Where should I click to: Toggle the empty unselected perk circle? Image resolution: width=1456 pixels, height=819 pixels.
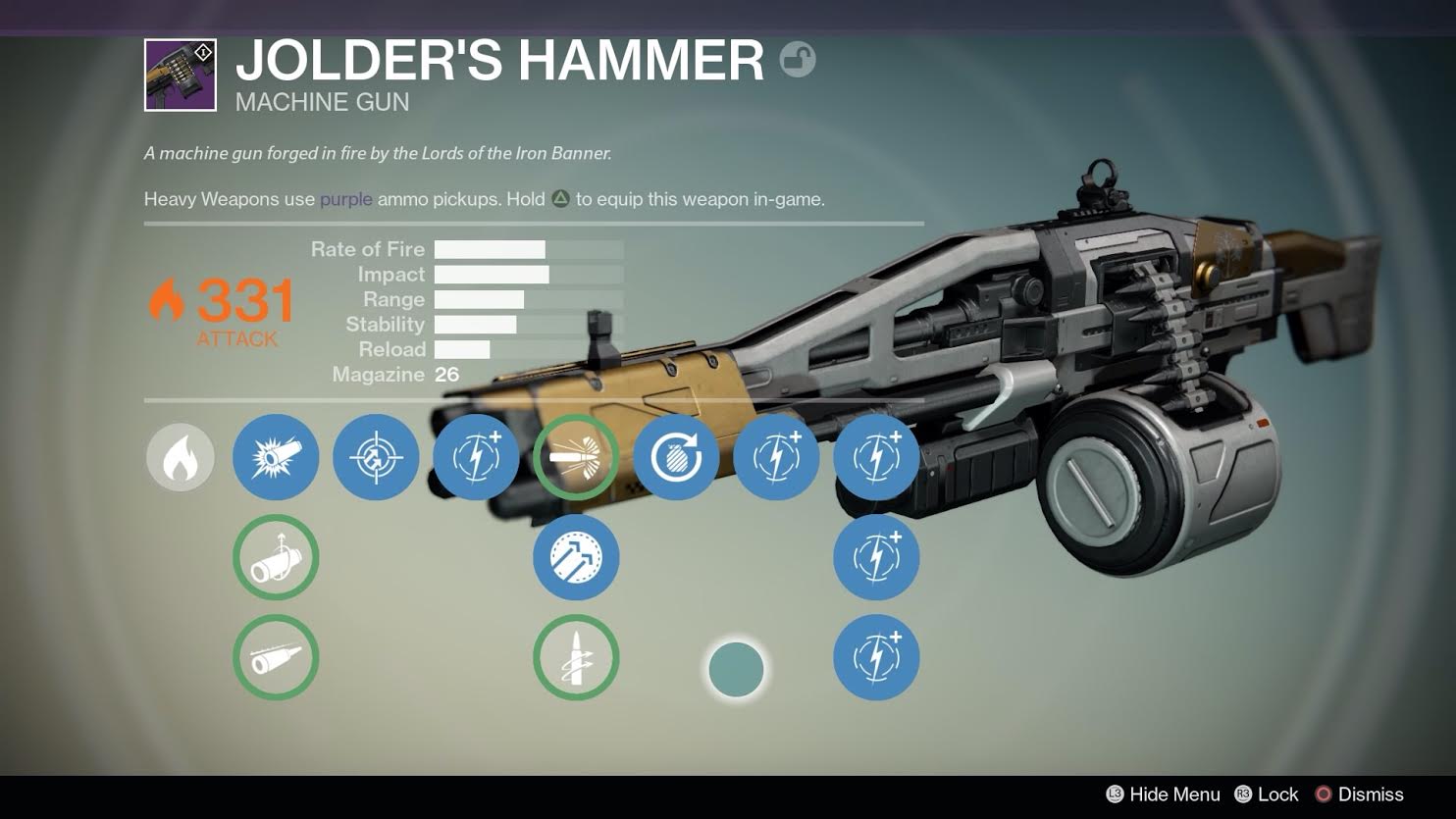[737, 669]
